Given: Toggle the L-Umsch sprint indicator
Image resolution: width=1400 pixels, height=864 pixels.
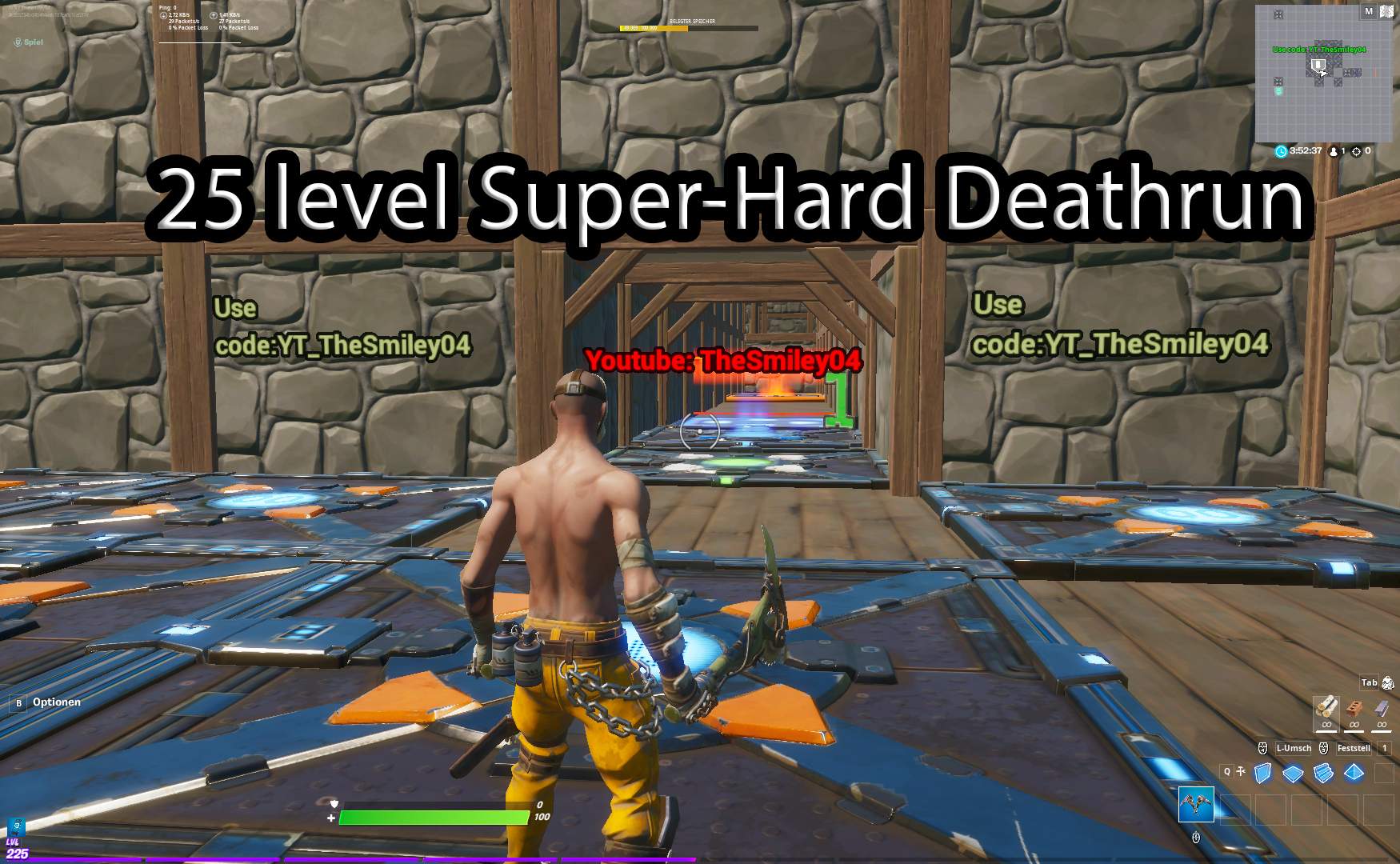Looking at the screenshot, I should 1293,748.
